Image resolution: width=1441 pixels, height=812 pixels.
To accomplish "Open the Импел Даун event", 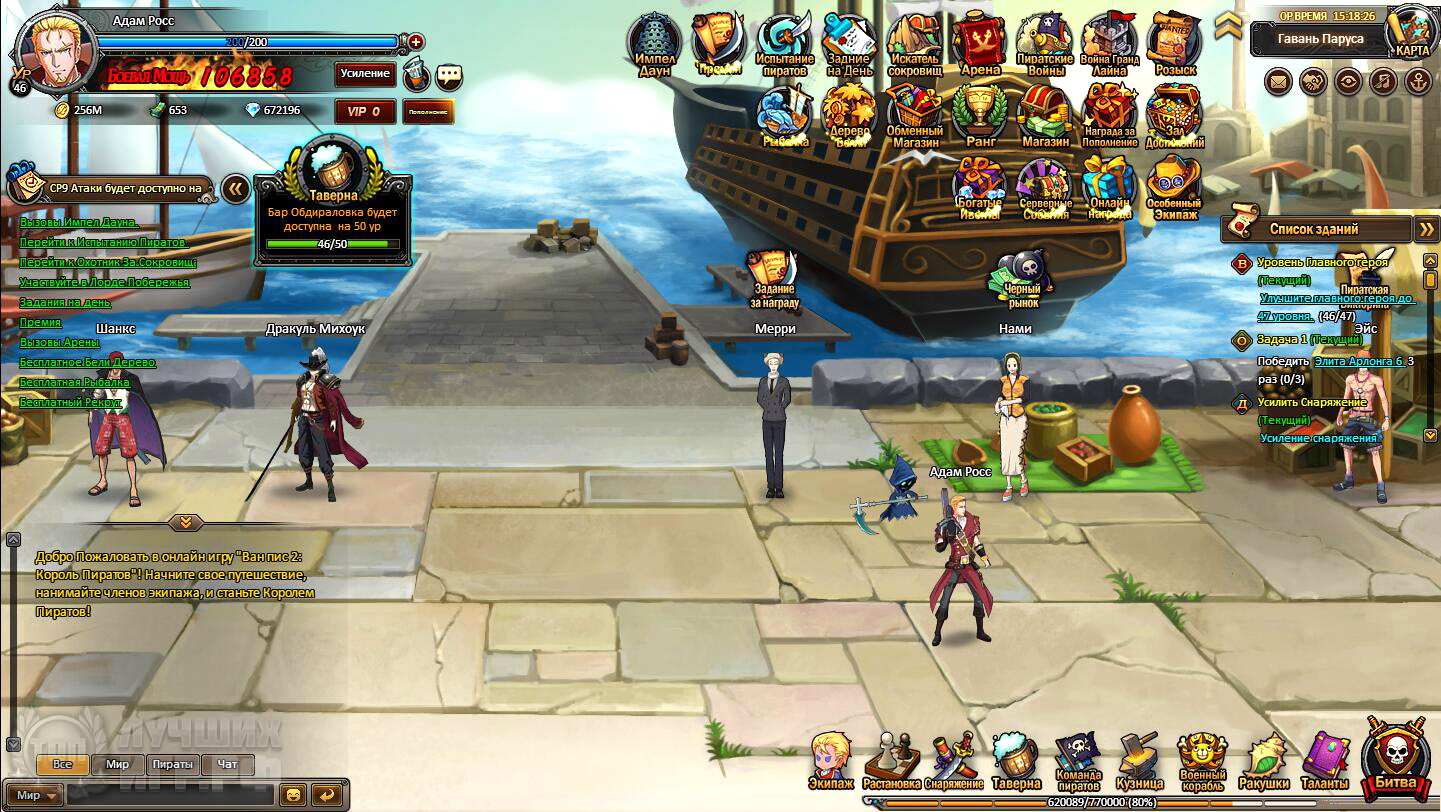I will [654, 44].
